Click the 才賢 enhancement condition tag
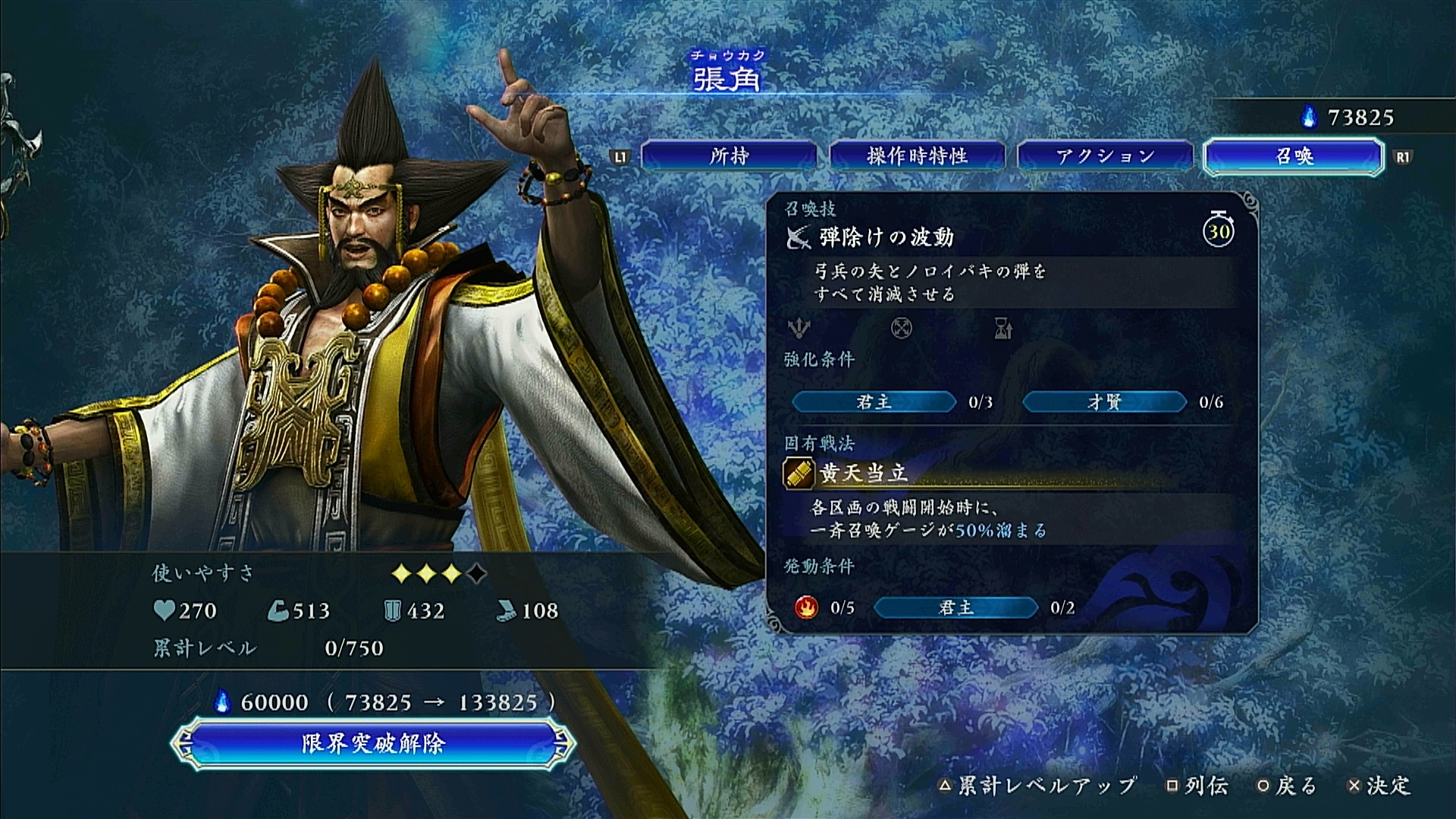Screen dimensions: 1456x819 pos(1104,402)
